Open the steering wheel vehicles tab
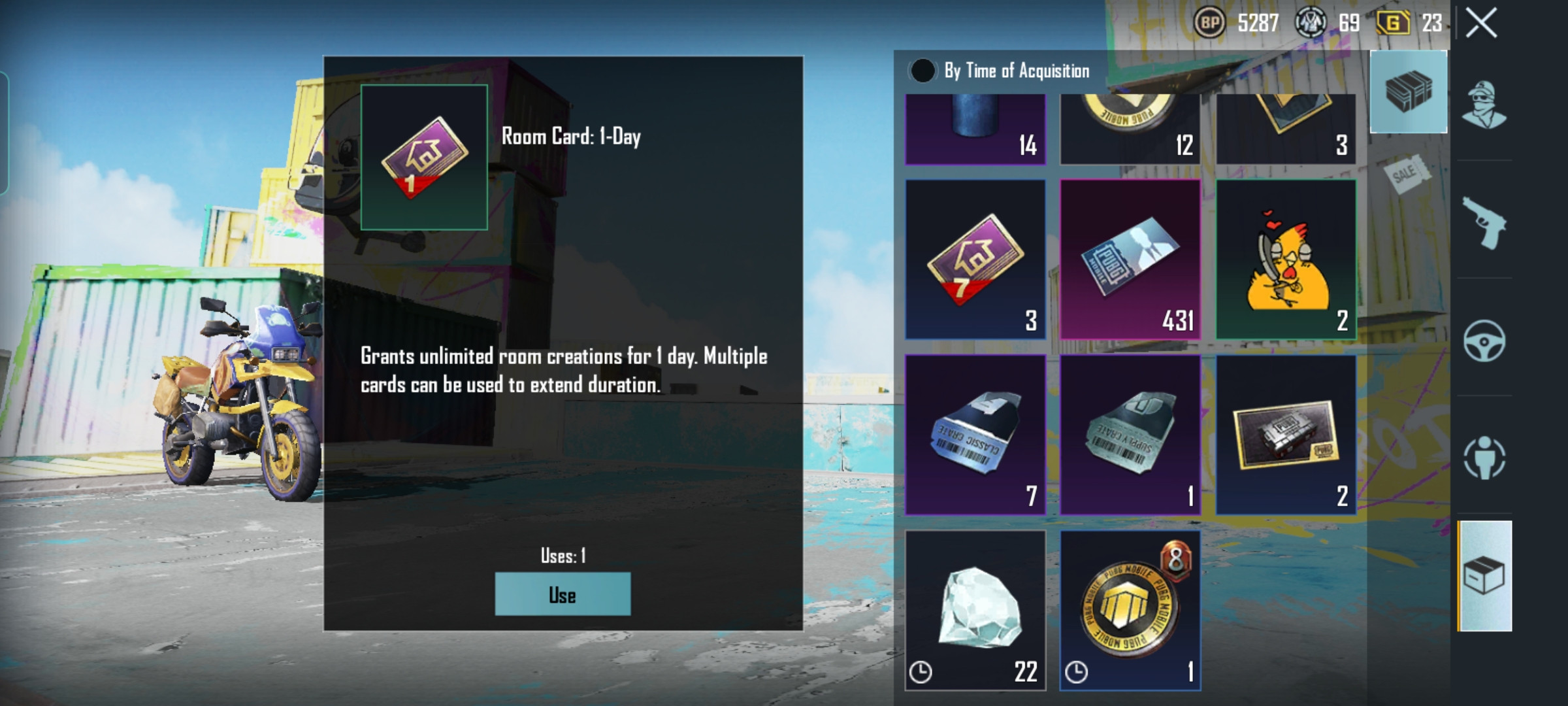The height and width of the screenshot is (706, 1568). [1484, 340]
